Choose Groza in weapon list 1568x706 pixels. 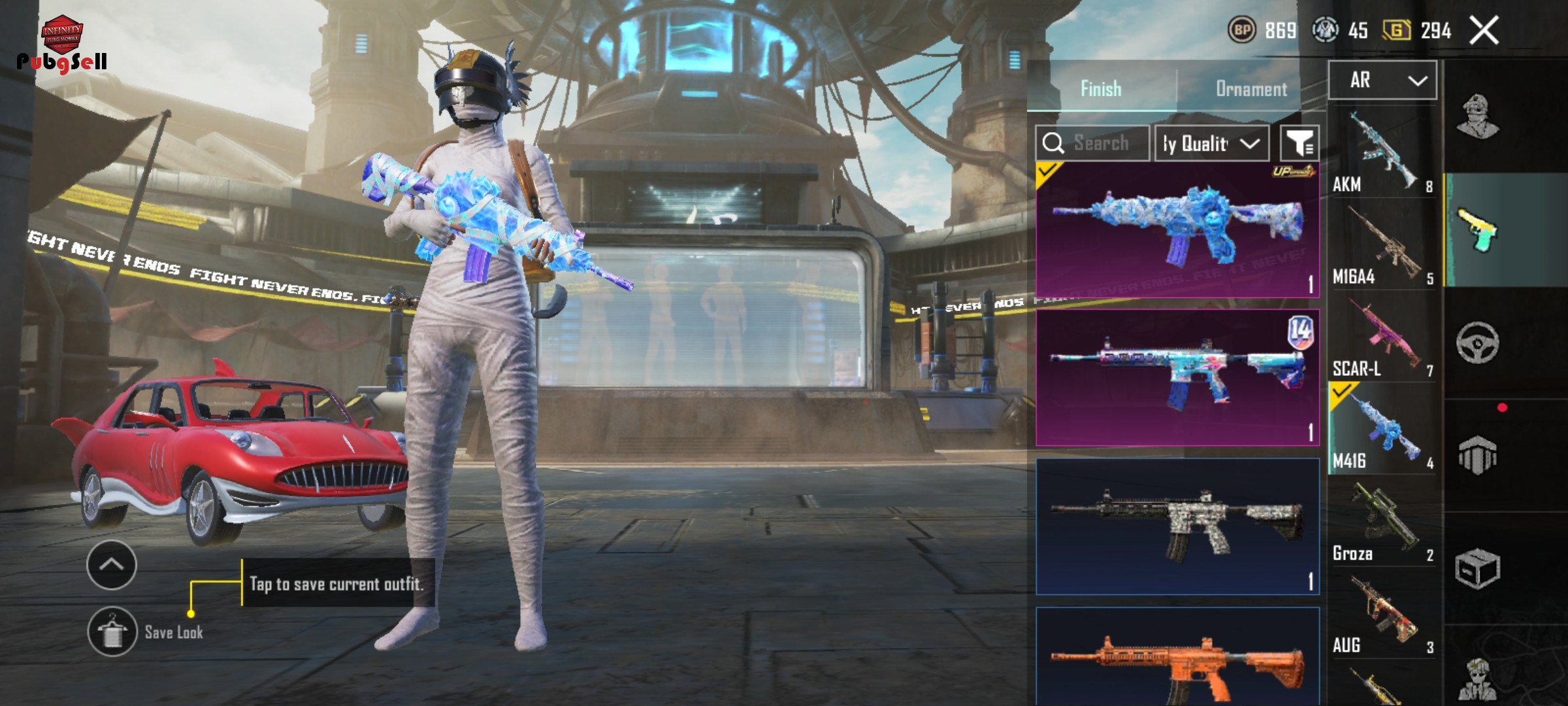tap(1382, 523)
